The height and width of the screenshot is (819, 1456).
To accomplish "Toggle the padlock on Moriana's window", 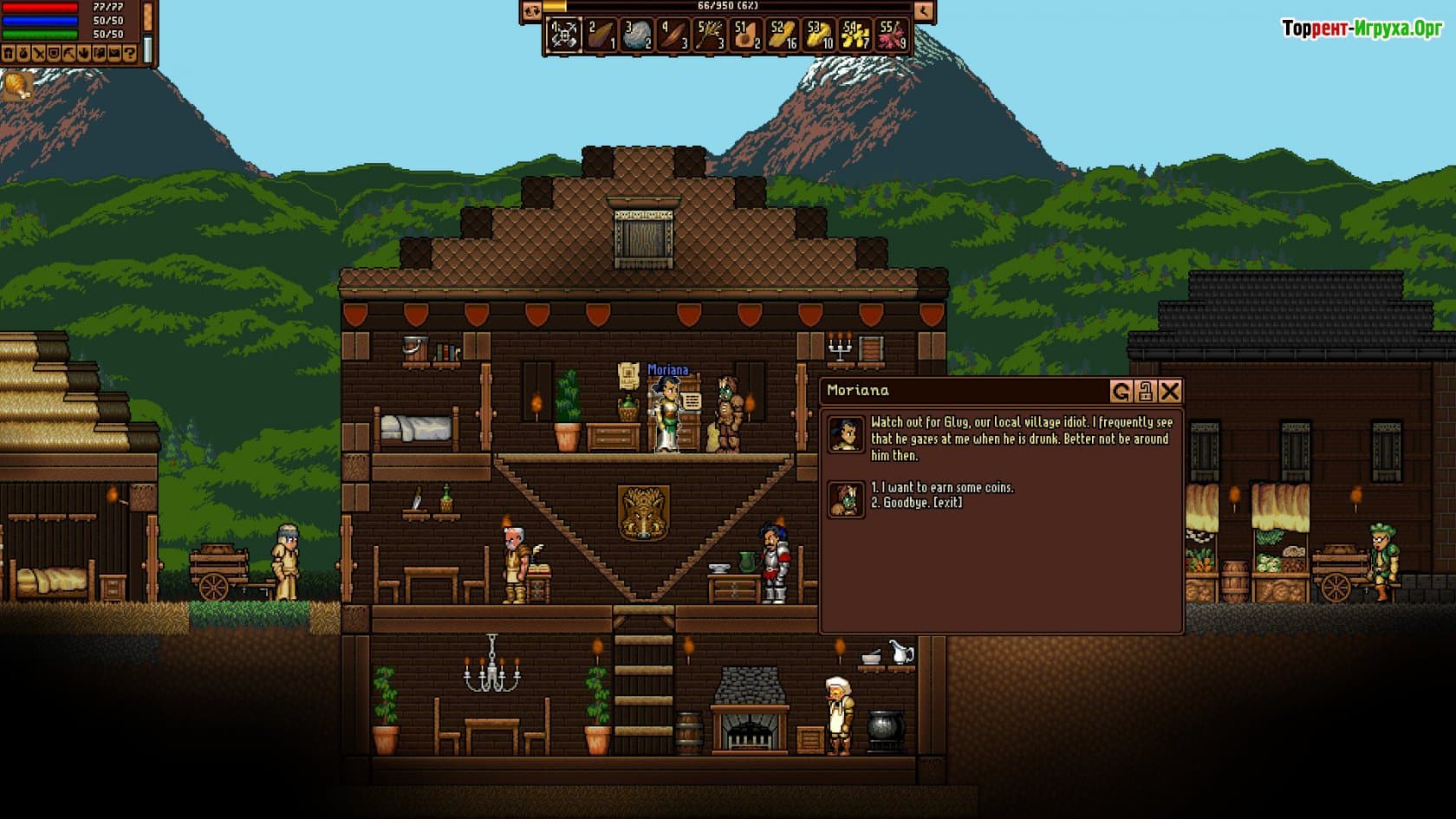I will [1145, 392].
